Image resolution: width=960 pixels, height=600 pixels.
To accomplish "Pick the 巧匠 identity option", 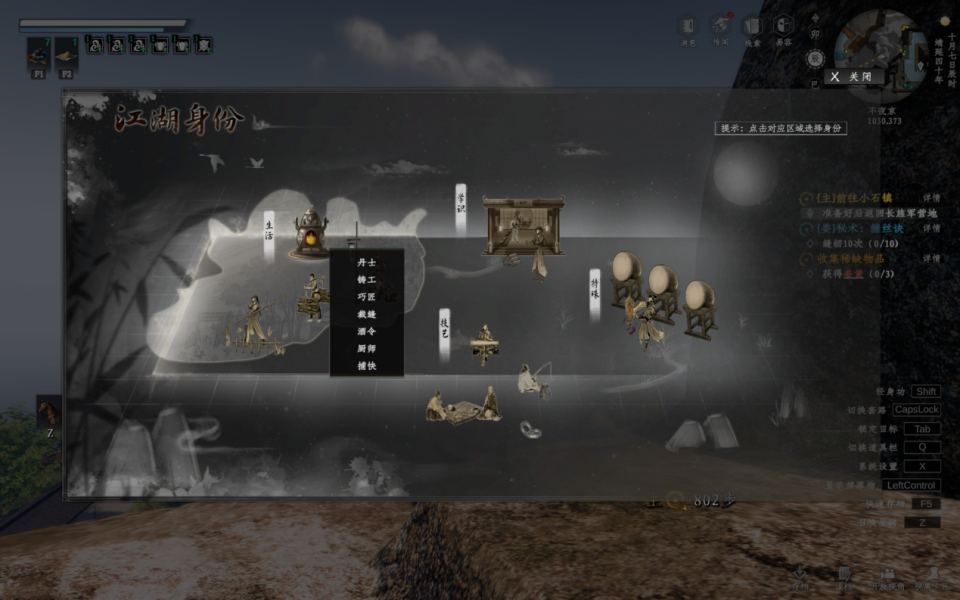I will click(x=366, y=297).
